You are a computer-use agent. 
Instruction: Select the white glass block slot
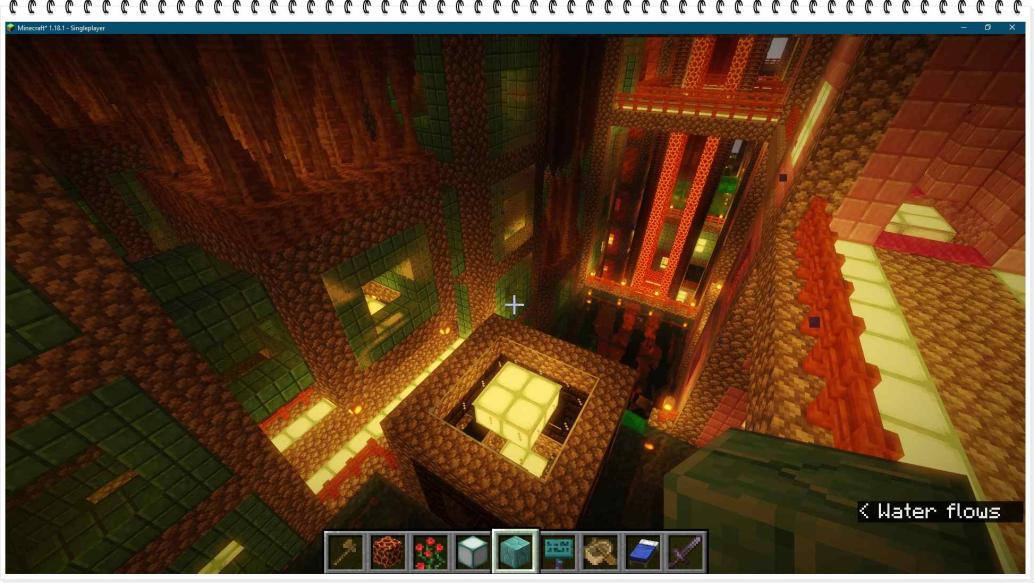473,551
